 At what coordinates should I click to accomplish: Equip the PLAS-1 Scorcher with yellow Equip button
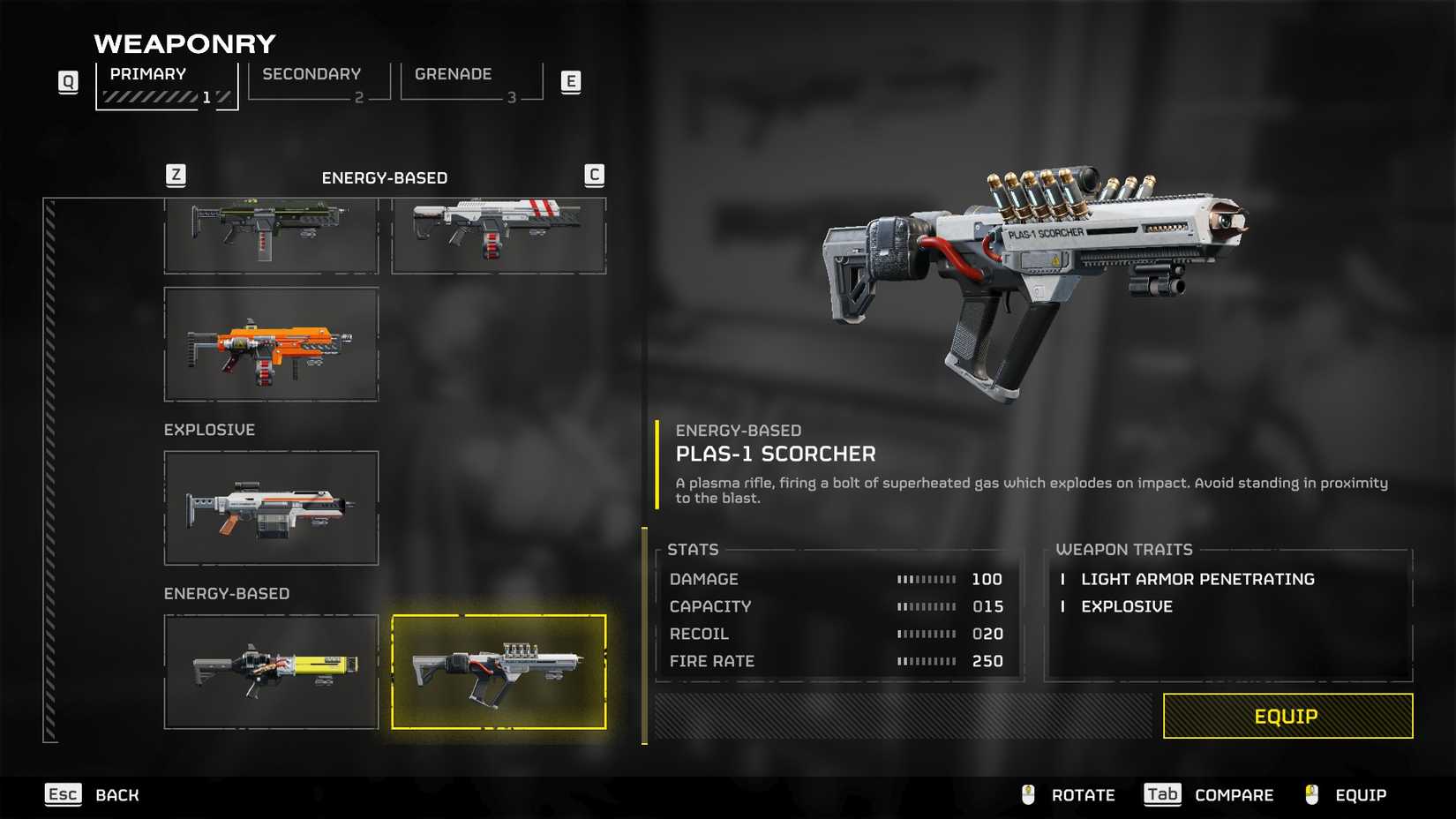[1287, 716]
